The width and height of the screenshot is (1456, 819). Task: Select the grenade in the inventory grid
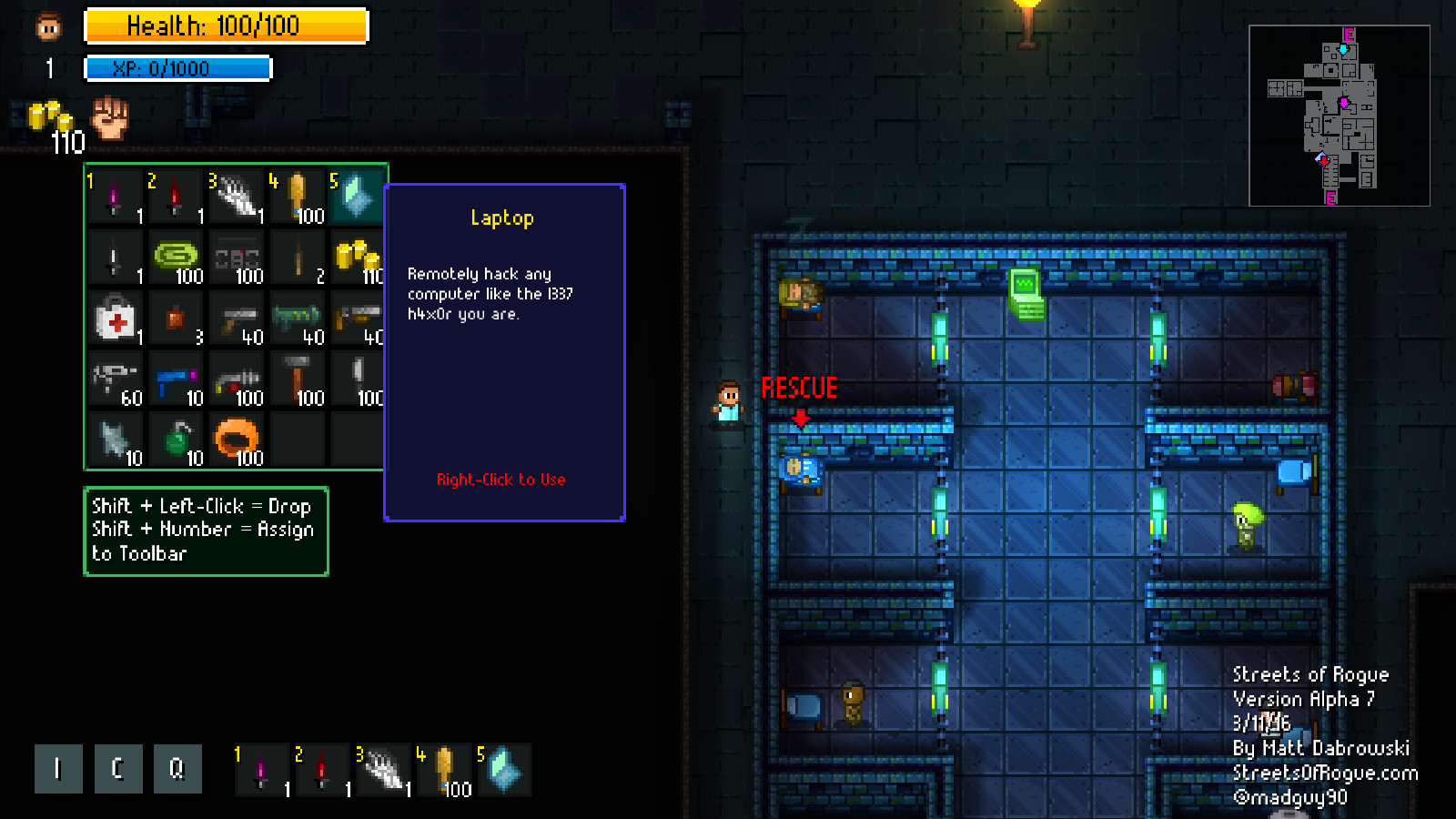click(x=177, y=440)
